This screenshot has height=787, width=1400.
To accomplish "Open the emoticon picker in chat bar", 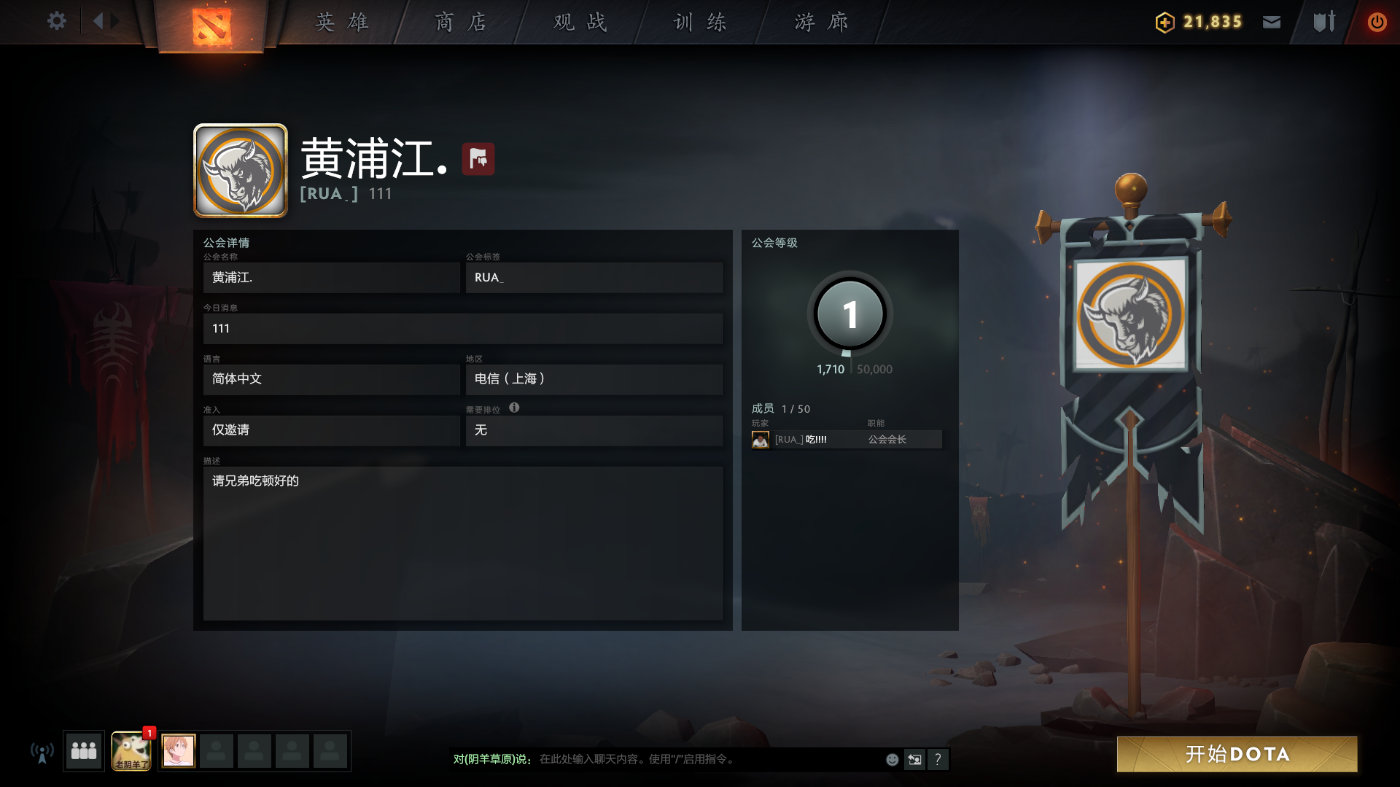I will [891, 760].
